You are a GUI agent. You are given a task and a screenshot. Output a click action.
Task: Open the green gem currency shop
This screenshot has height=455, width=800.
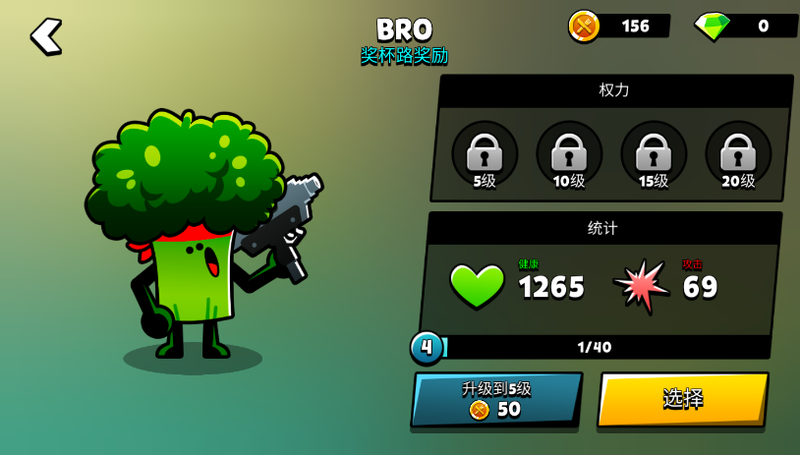(745, 26)
